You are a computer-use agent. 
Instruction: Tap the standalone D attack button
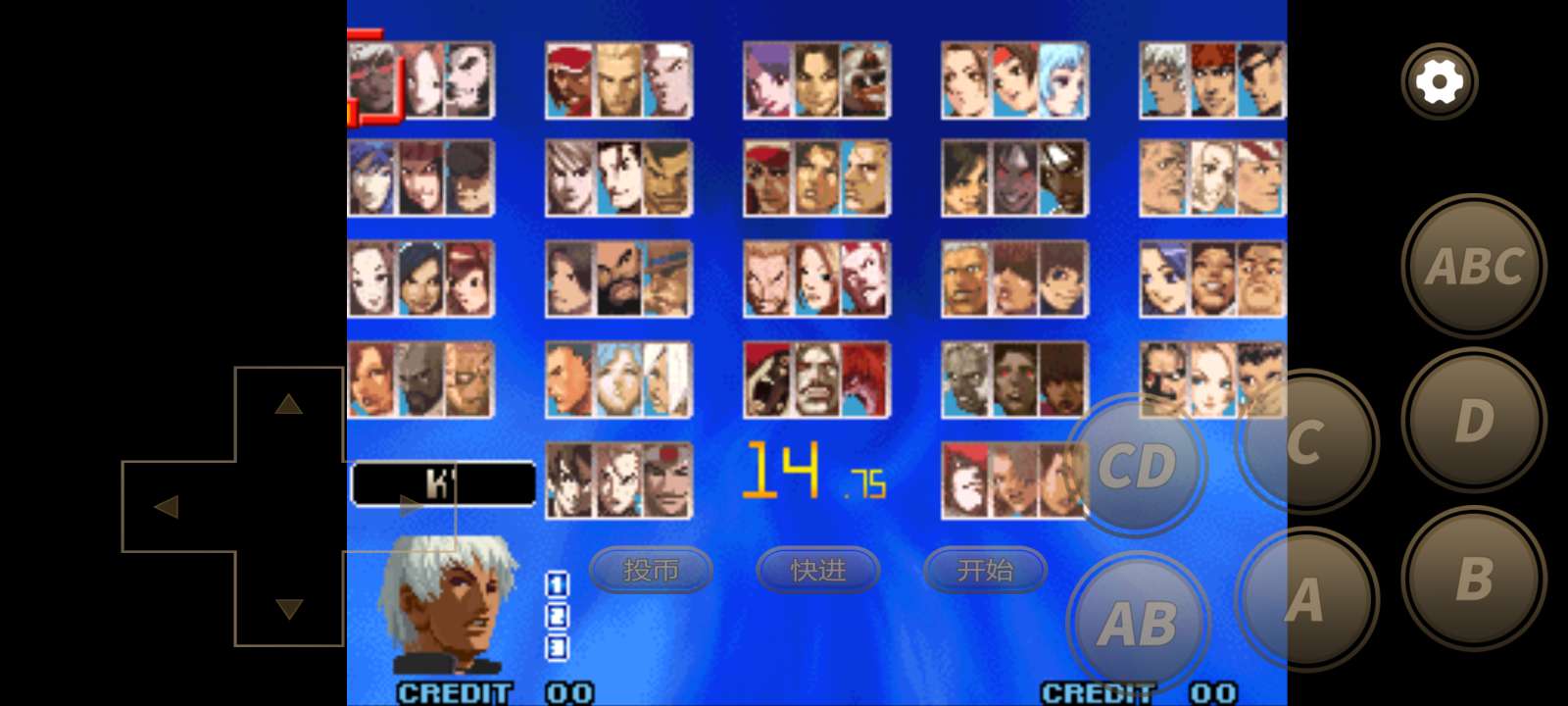[x=1474, y=421]
